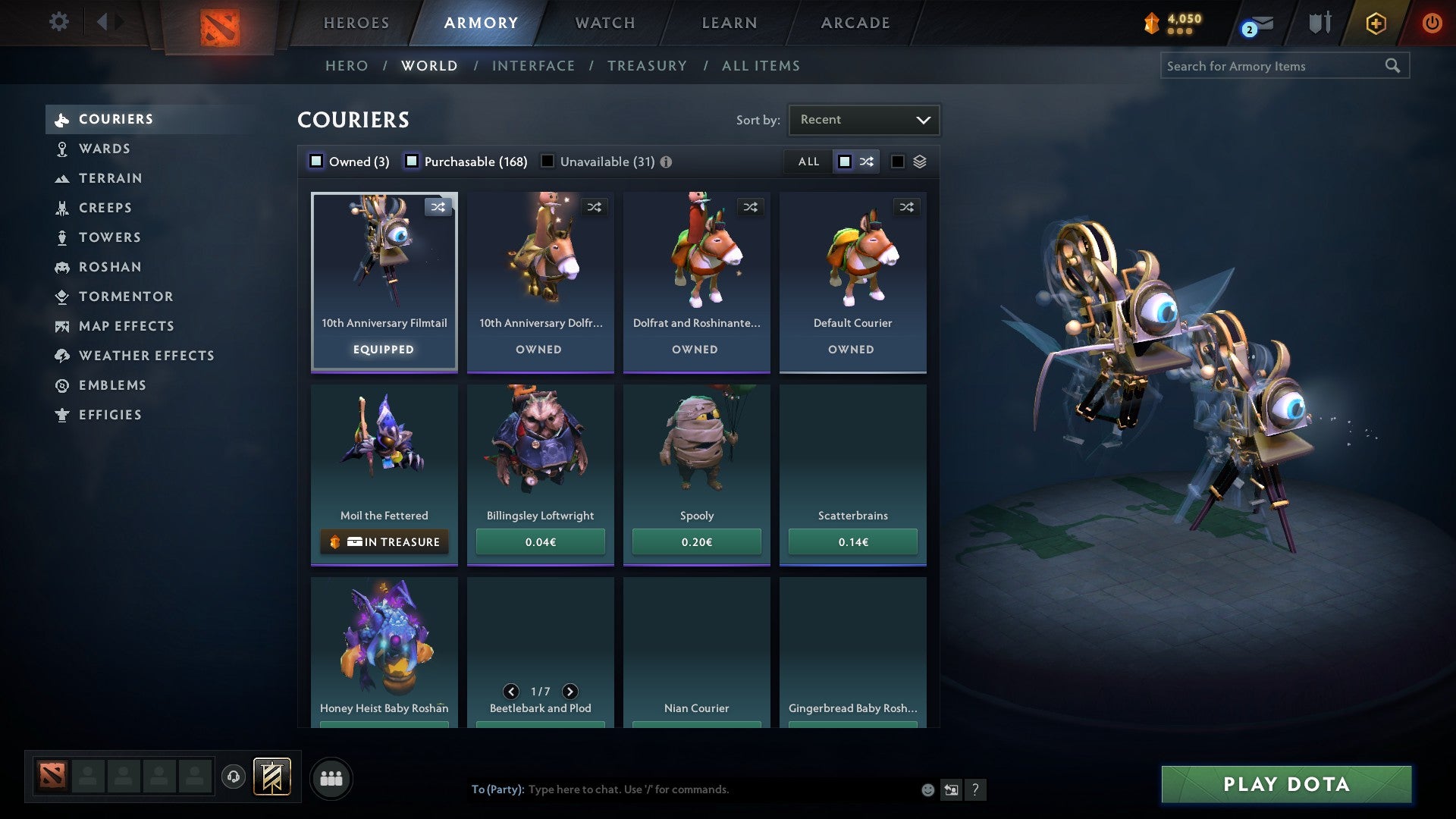Click the In Treasure button on Moil the Fettered

[x=384, y=541]
